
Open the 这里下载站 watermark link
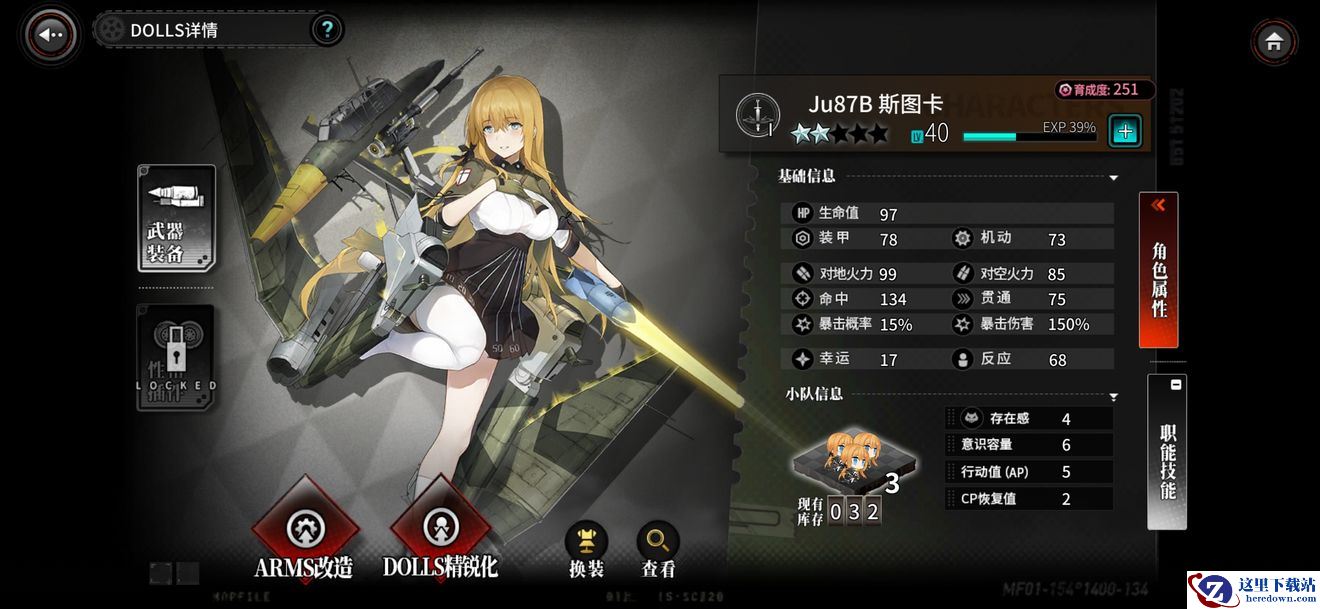coord(1251,588)
